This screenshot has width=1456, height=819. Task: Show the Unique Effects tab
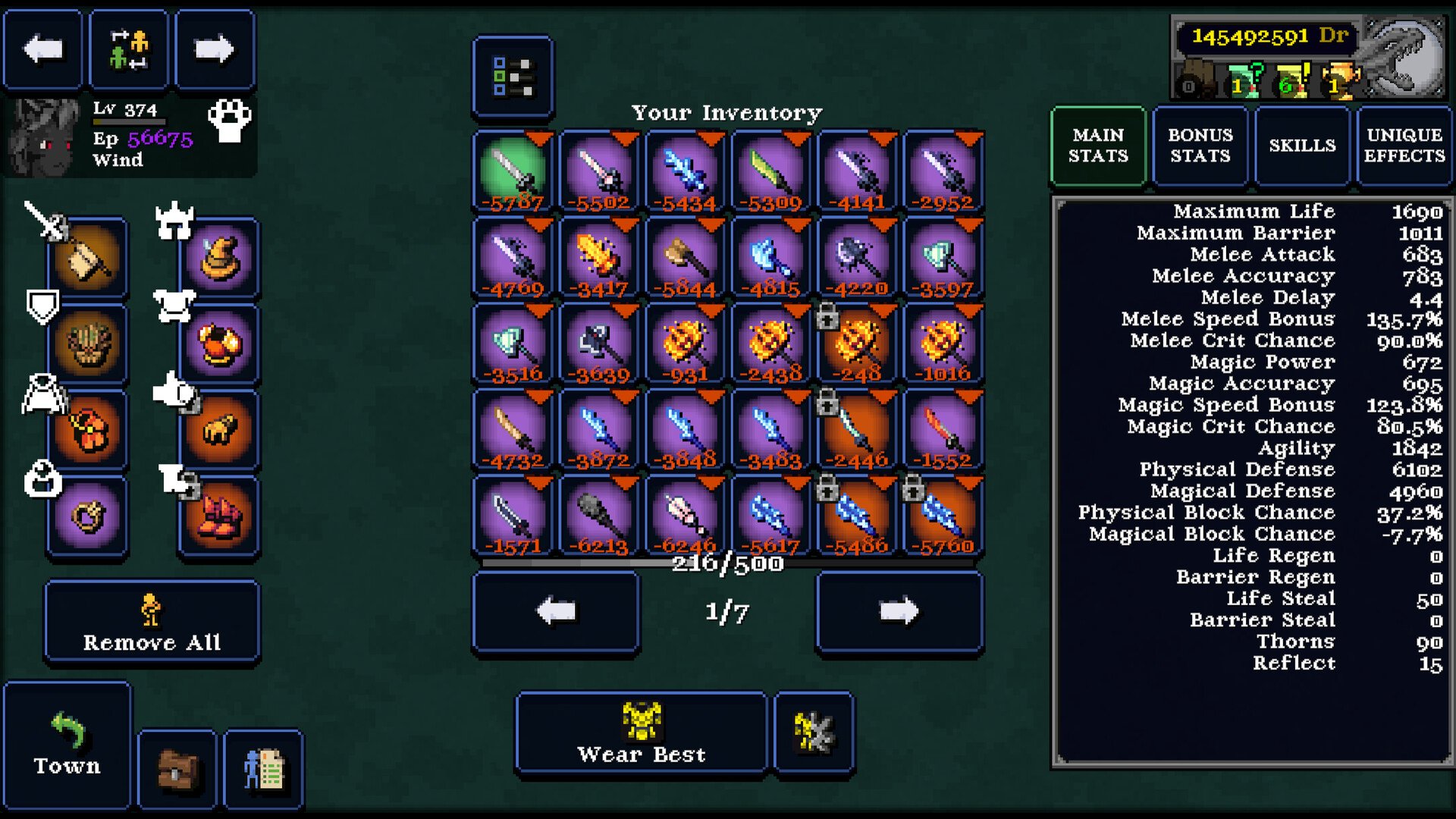(1404, 146)
